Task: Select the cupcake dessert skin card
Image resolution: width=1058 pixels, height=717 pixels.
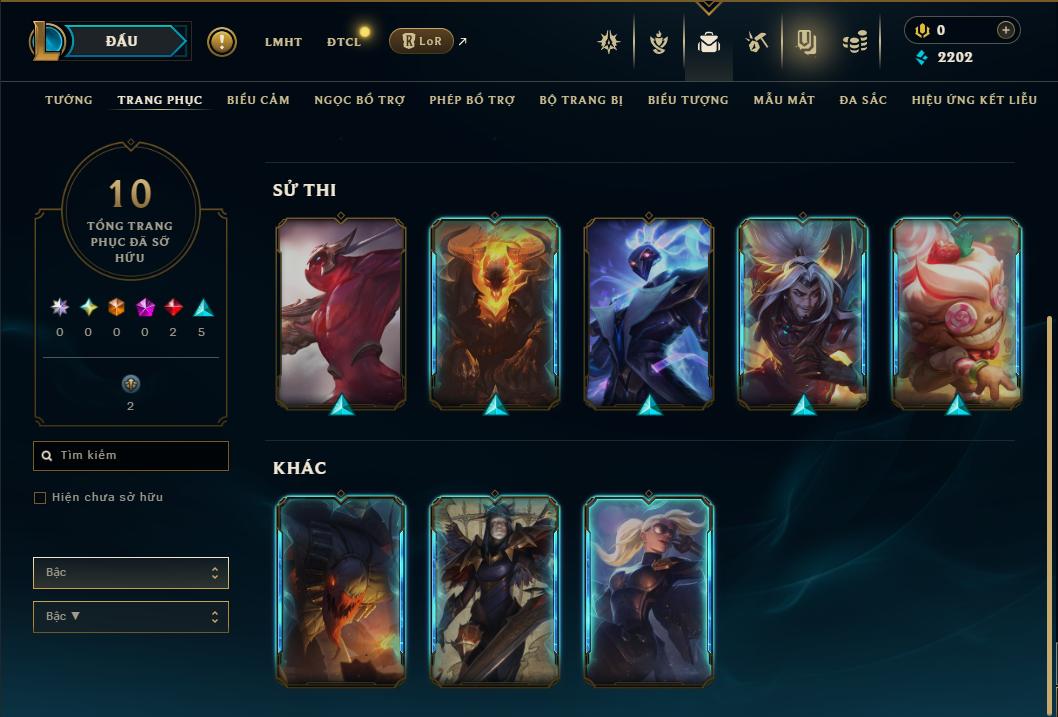Action: point(956,313)
